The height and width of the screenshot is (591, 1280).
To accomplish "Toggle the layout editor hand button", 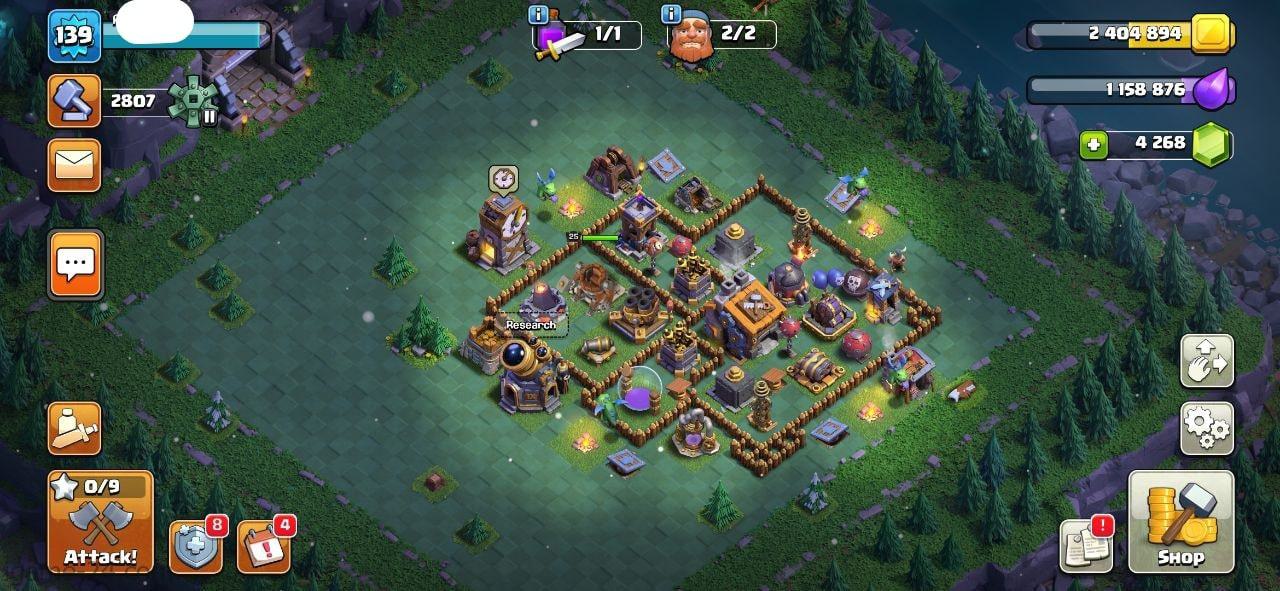I will [x=1206, y=361].
